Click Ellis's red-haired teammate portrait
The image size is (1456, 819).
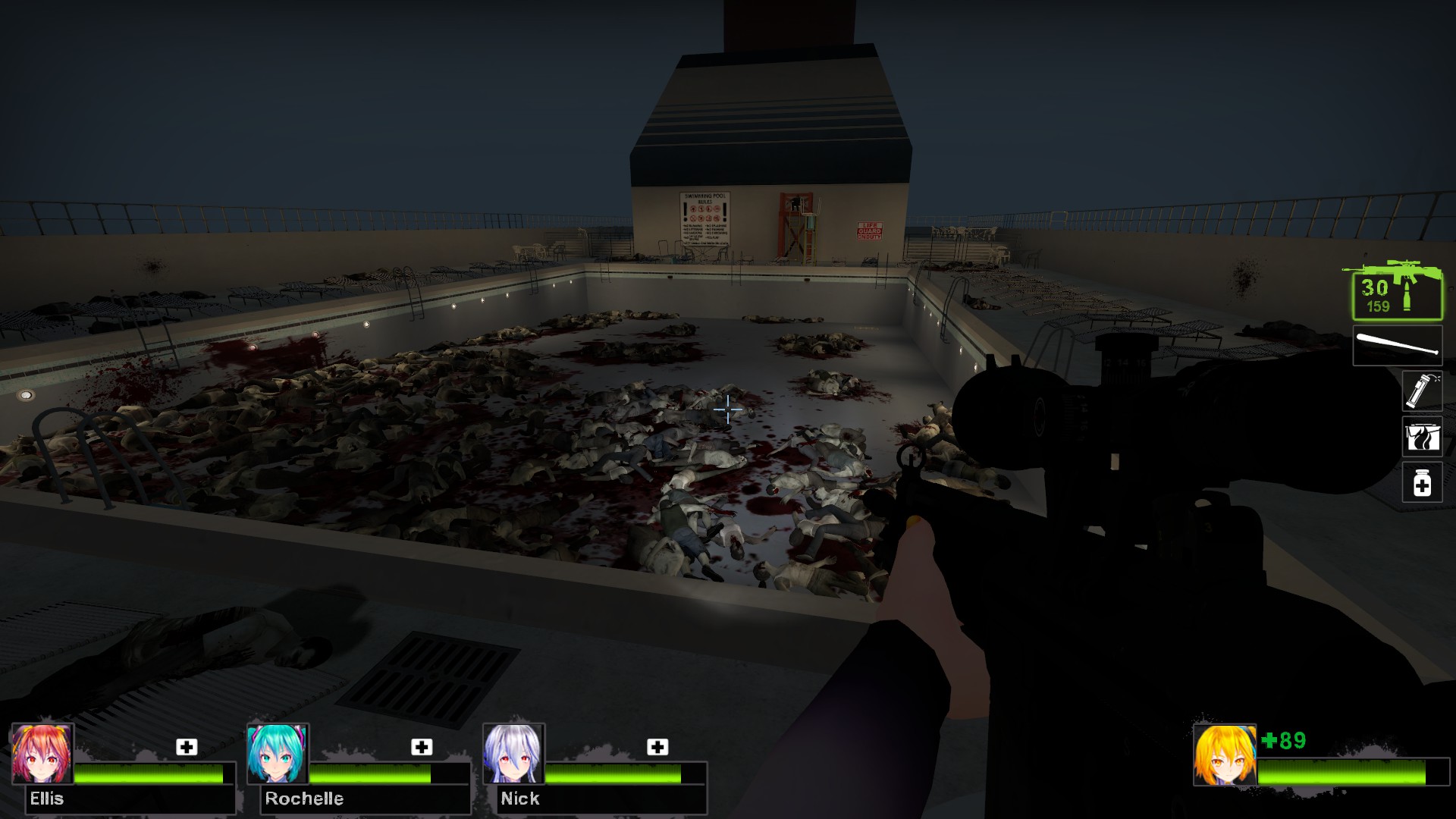point(42,754)
